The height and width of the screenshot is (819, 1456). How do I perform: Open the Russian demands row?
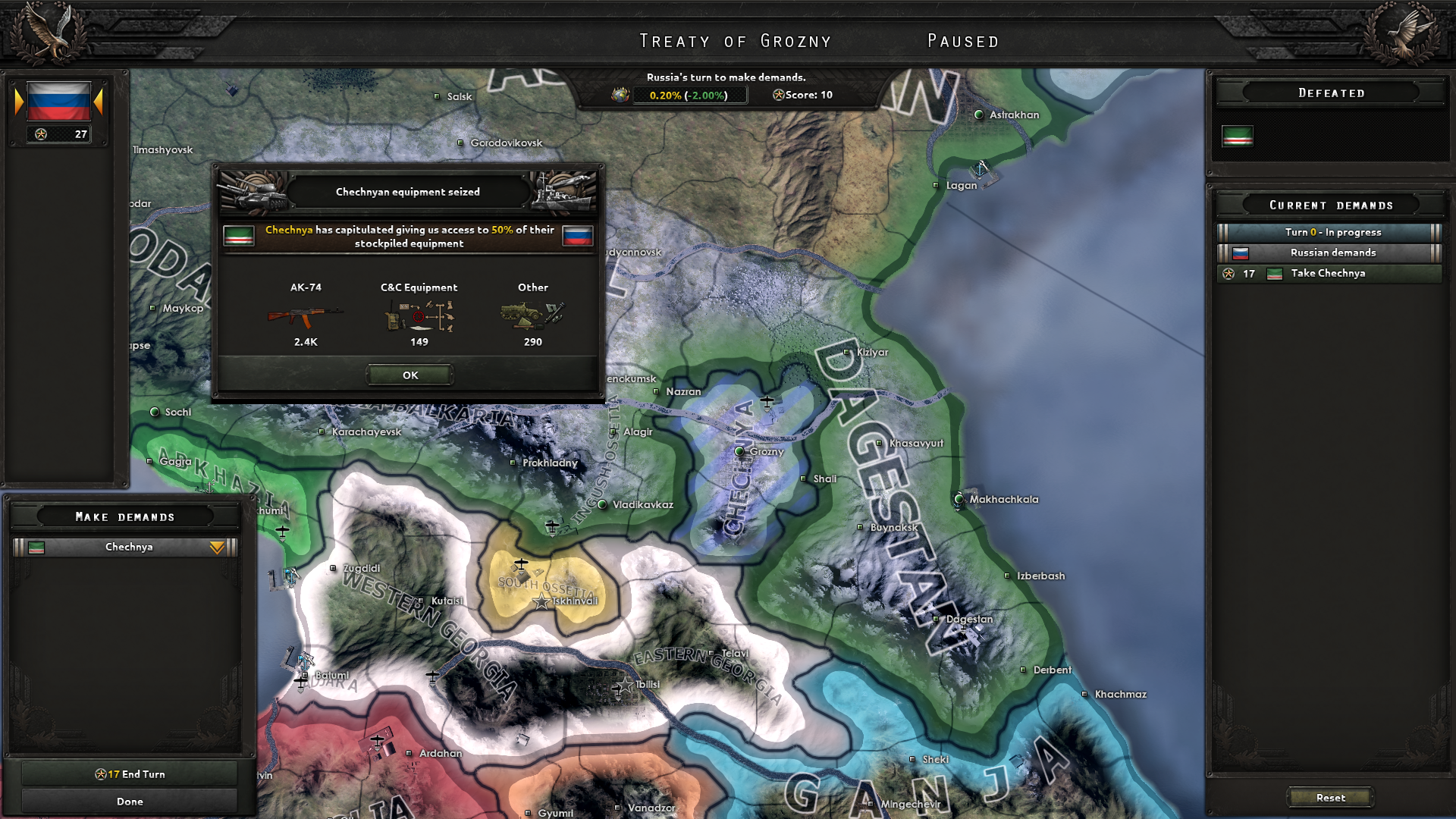pyautogui.click(x=1332, y=253)
